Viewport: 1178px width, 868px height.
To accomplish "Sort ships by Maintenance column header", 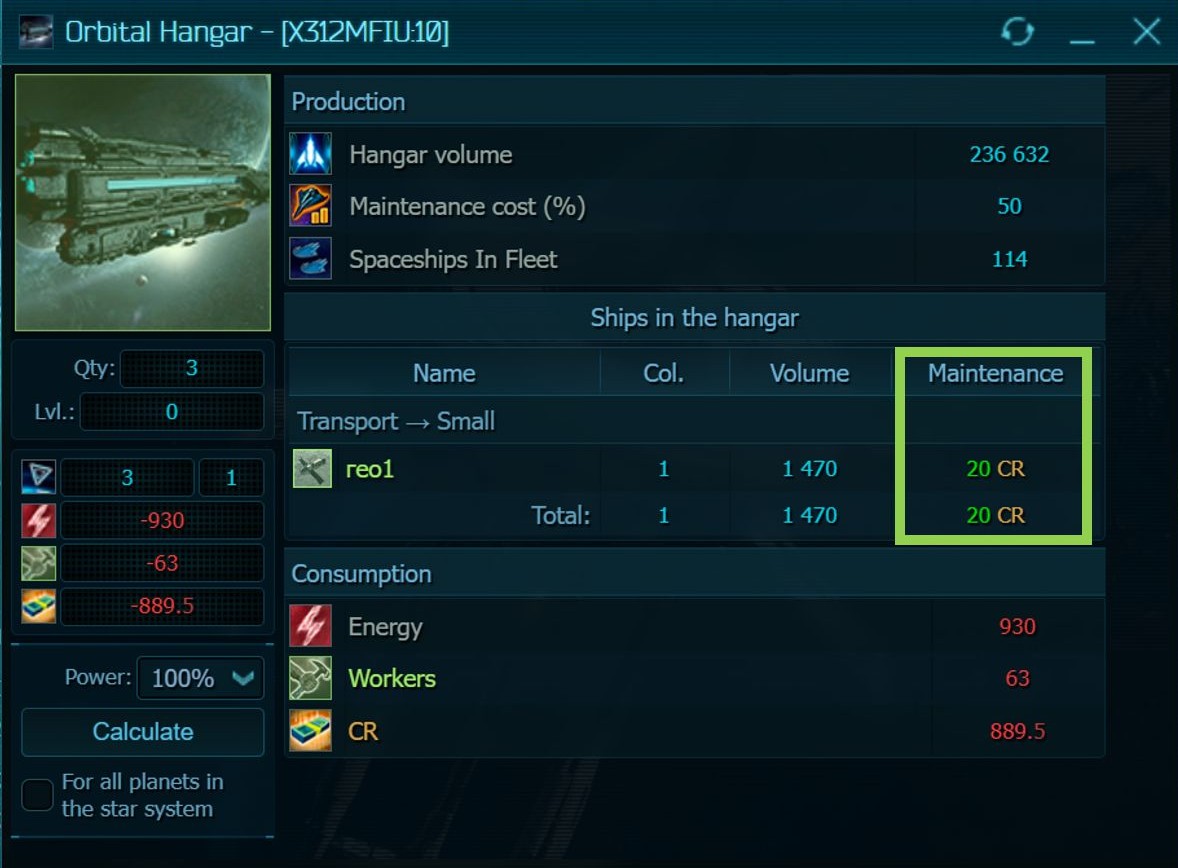I will tap(995, 374).
